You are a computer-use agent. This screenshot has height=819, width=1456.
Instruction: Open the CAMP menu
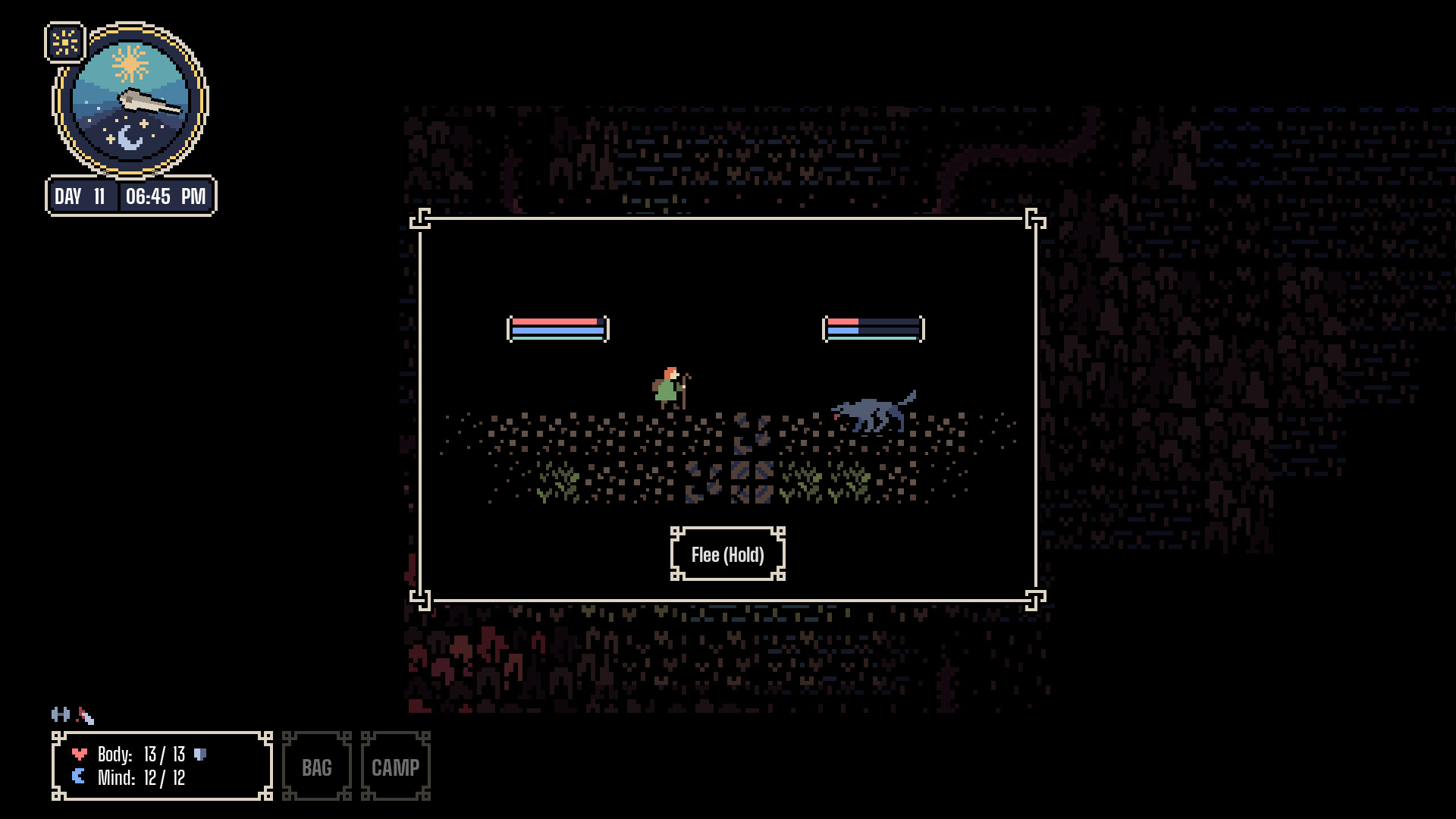tap(396, 767)
